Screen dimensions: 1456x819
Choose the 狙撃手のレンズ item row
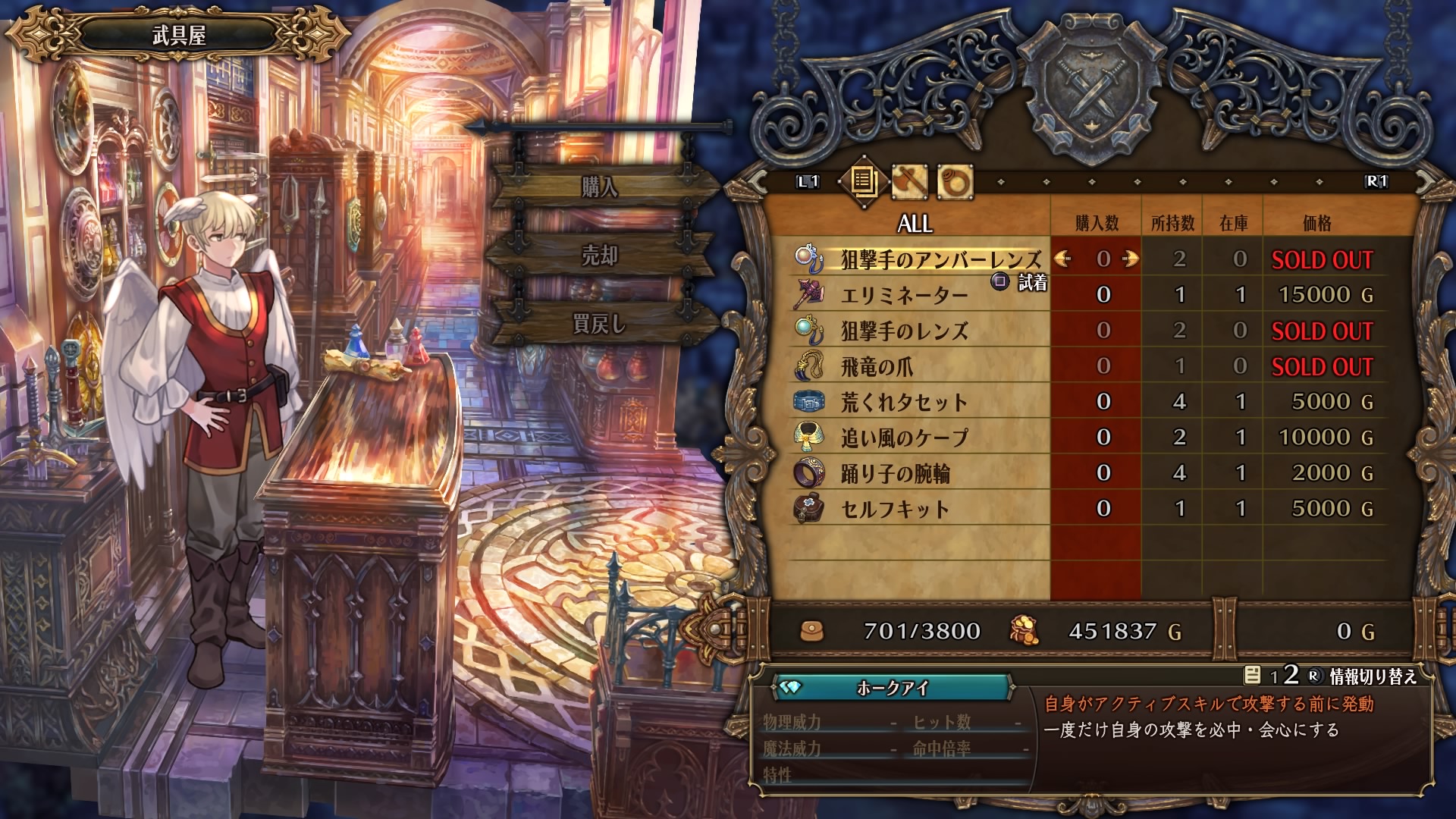(x=904, y=331)
